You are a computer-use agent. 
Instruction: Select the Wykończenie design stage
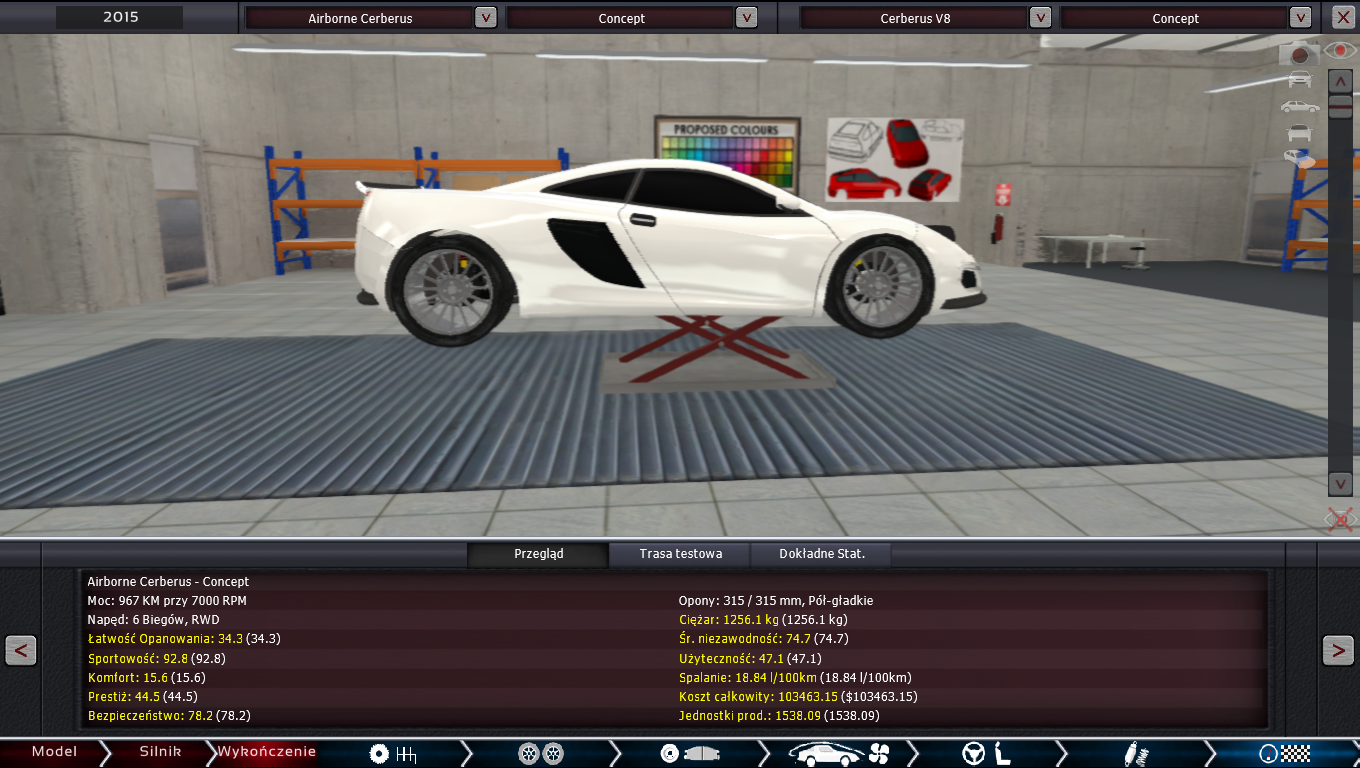click(266, 752)
